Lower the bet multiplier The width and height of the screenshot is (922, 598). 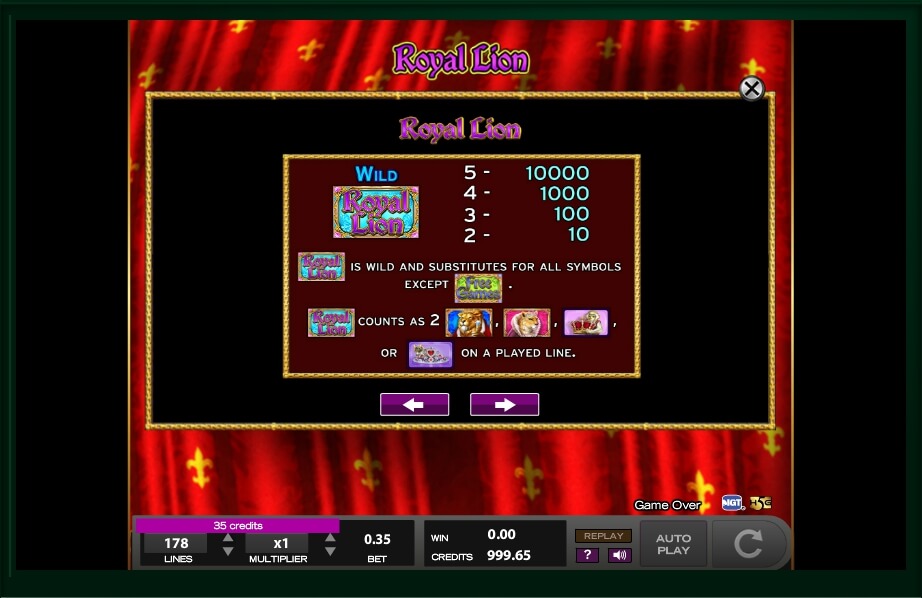pos(330,551)
